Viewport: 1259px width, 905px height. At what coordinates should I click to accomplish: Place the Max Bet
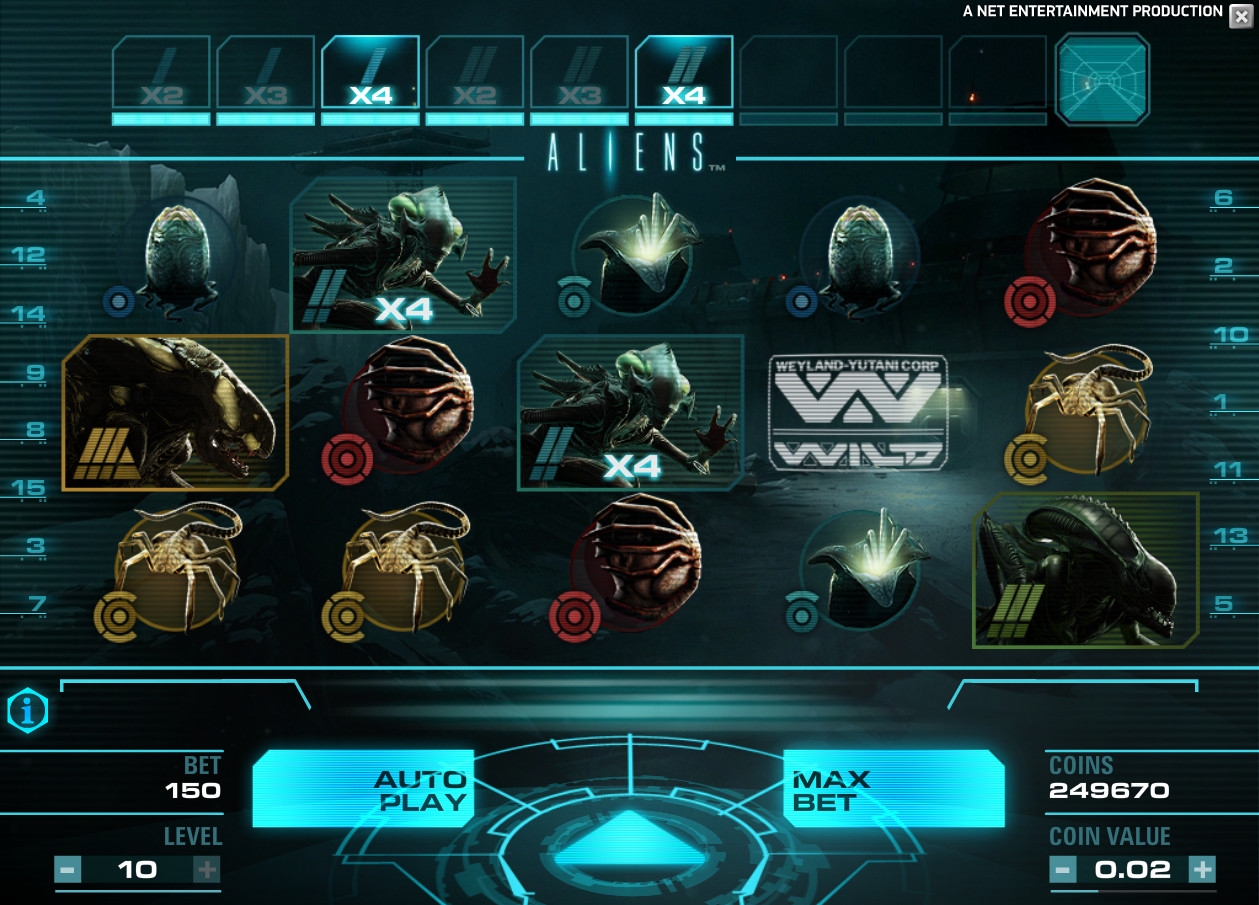coord(892,789)
